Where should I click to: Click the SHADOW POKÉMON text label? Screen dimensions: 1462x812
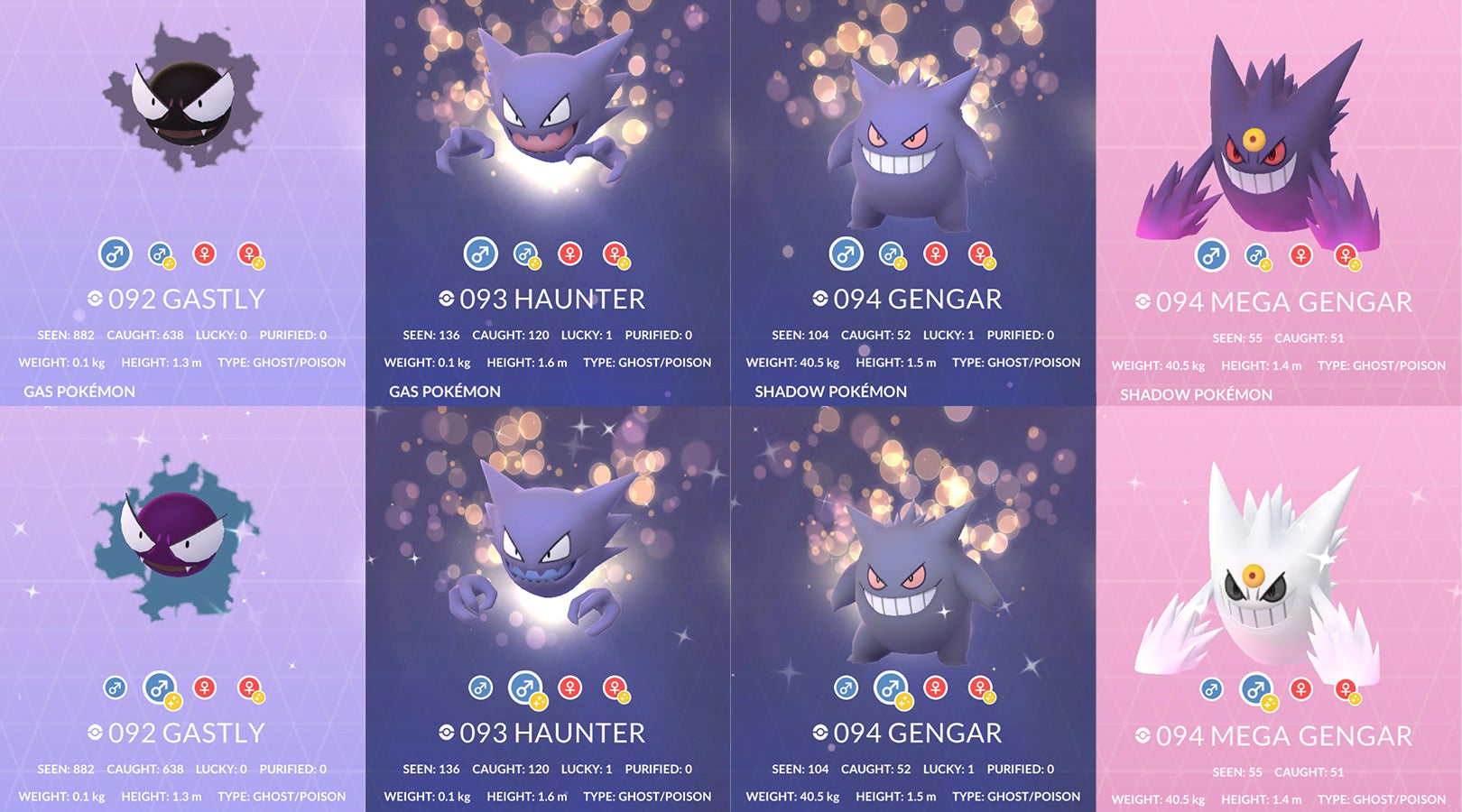(830, 392)
